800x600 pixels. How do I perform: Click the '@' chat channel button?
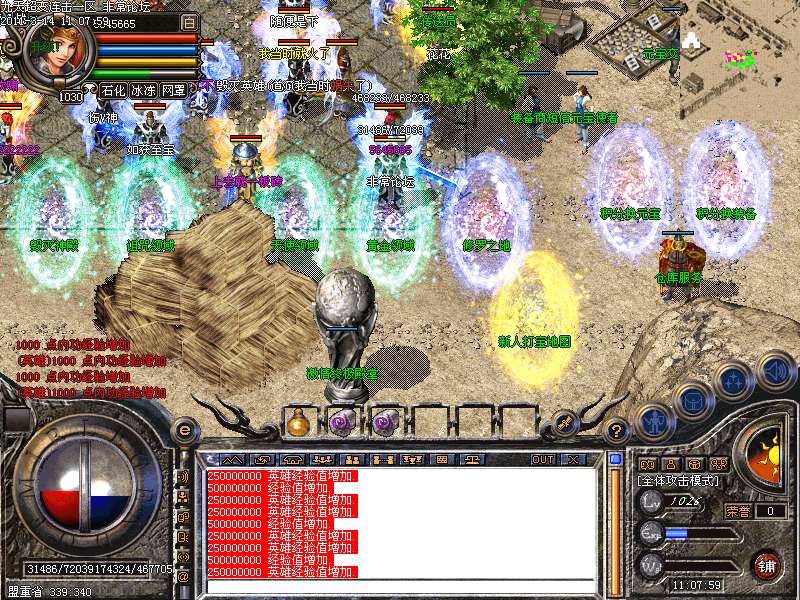click(183, 577)
